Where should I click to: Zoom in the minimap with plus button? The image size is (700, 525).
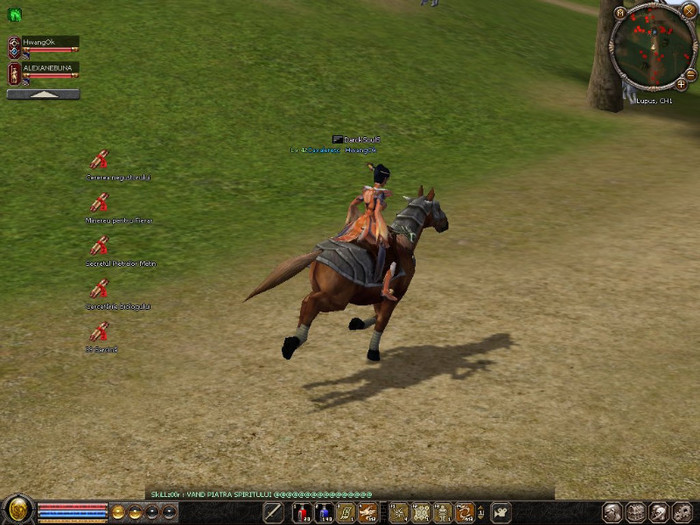pos(681,85)
